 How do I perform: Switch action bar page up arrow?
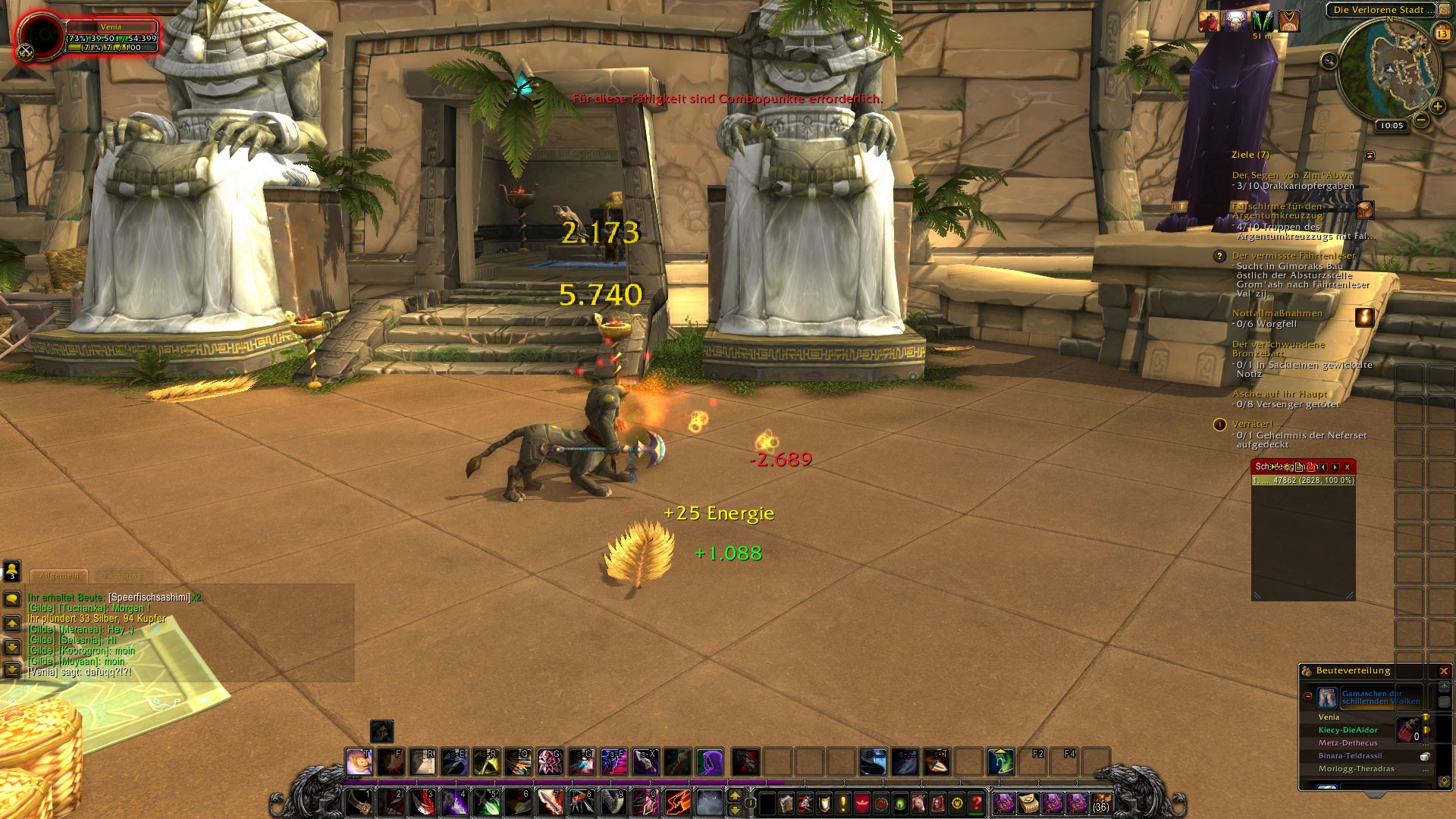coord(734,795)
